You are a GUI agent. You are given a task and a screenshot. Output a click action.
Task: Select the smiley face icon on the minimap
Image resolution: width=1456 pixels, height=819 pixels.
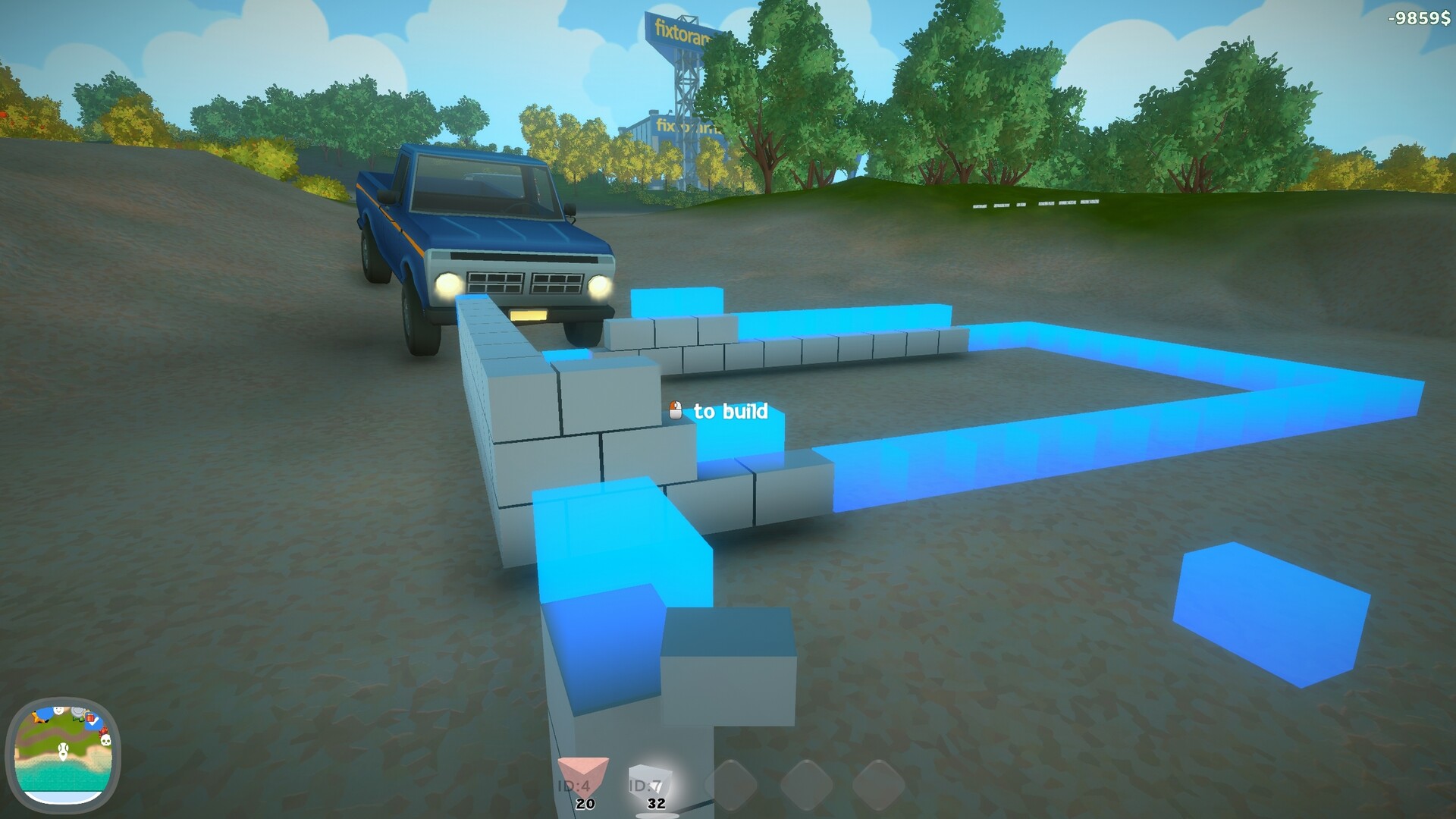tap(58, 711)
